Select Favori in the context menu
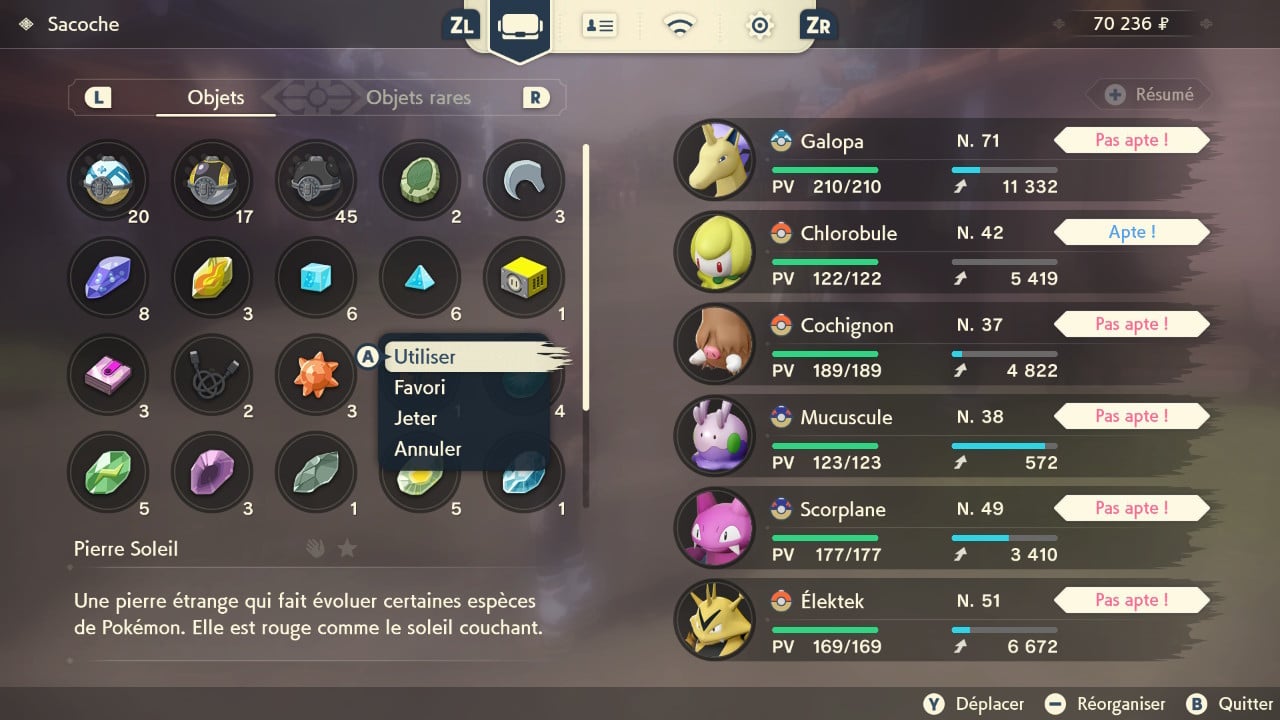1280x720 pixels. coord(420,388)
